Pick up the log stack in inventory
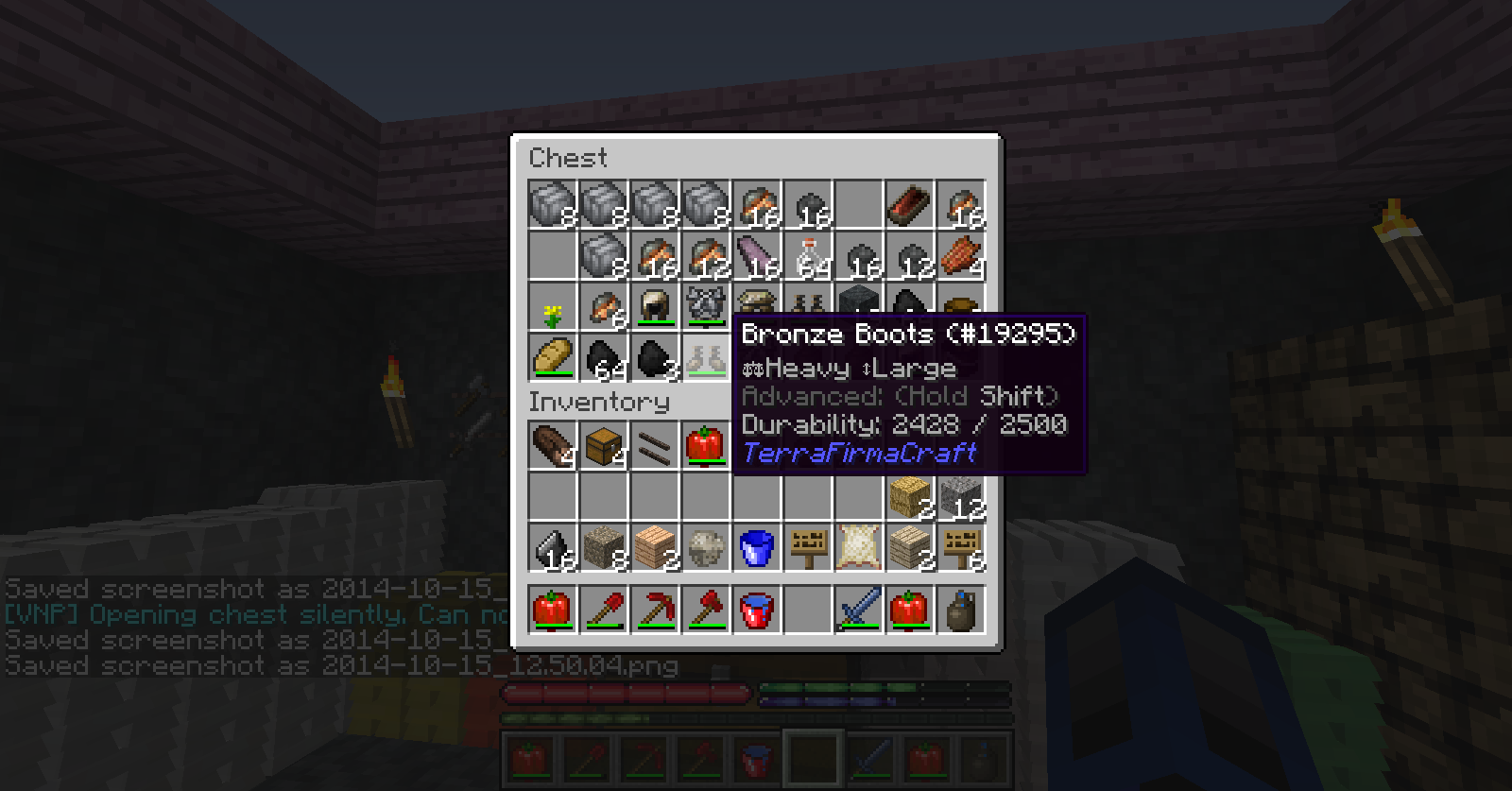This screenshot has width=1512, height=791. 553,446
